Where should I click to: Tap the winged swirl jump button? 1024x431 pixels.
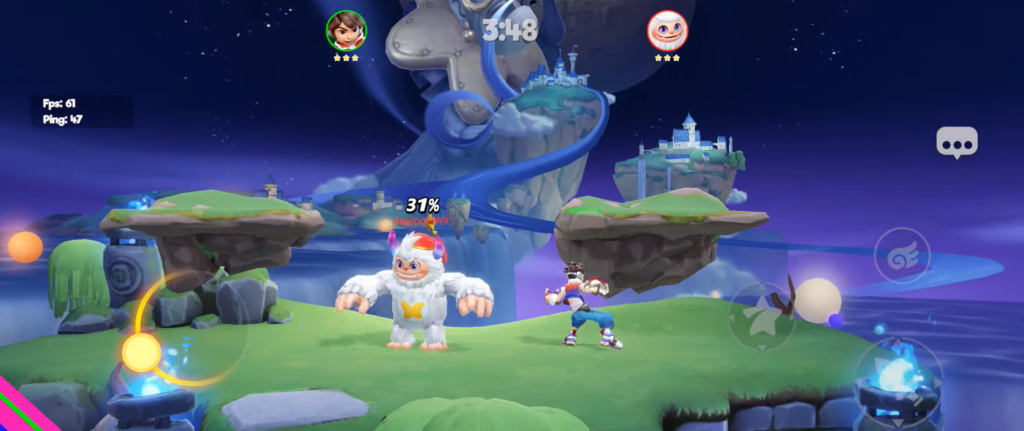pyautogui.click(x=902, y=257)
